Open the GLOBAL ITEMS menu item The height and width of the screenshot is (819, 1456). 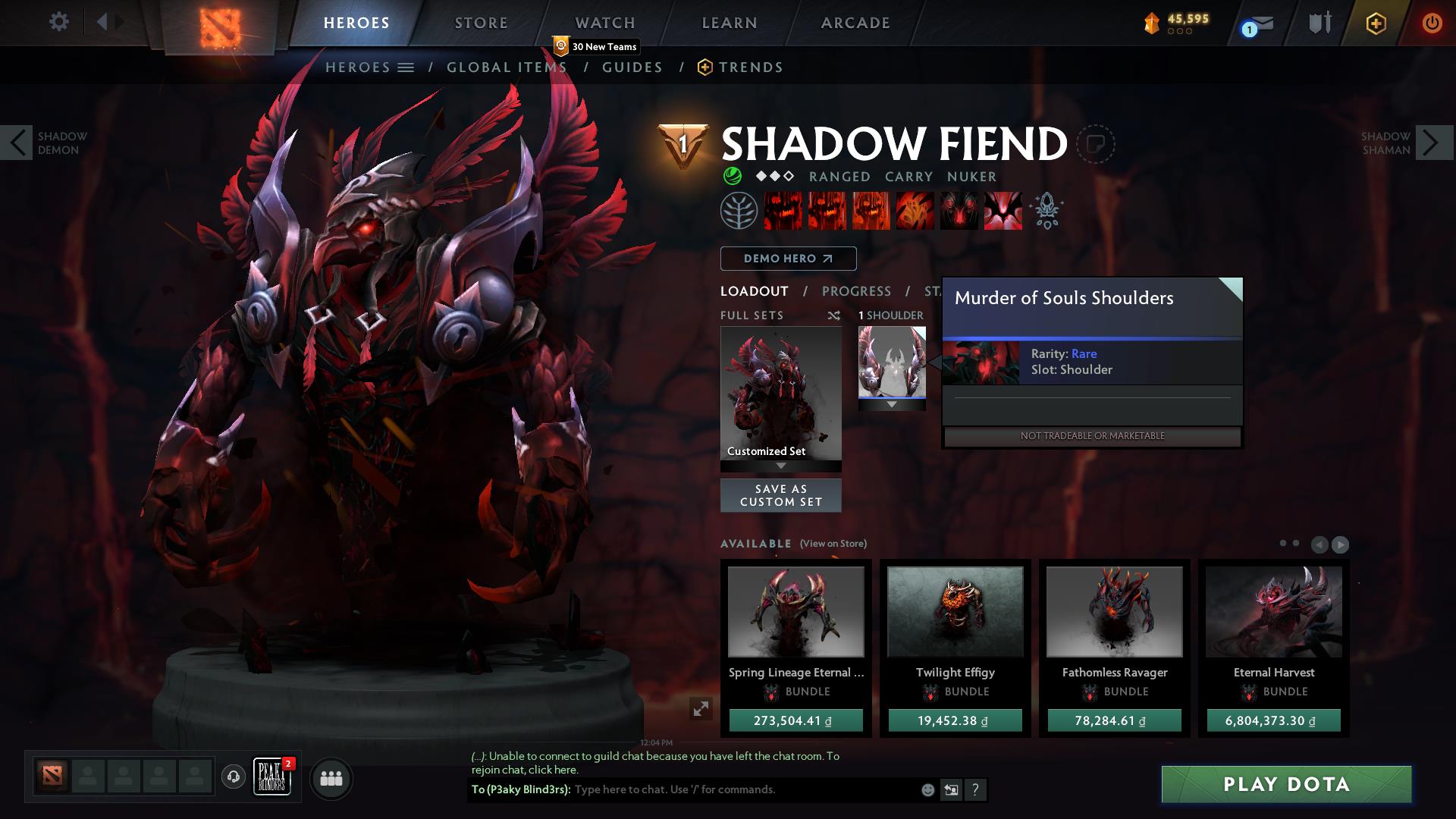(x=506, y=67)
